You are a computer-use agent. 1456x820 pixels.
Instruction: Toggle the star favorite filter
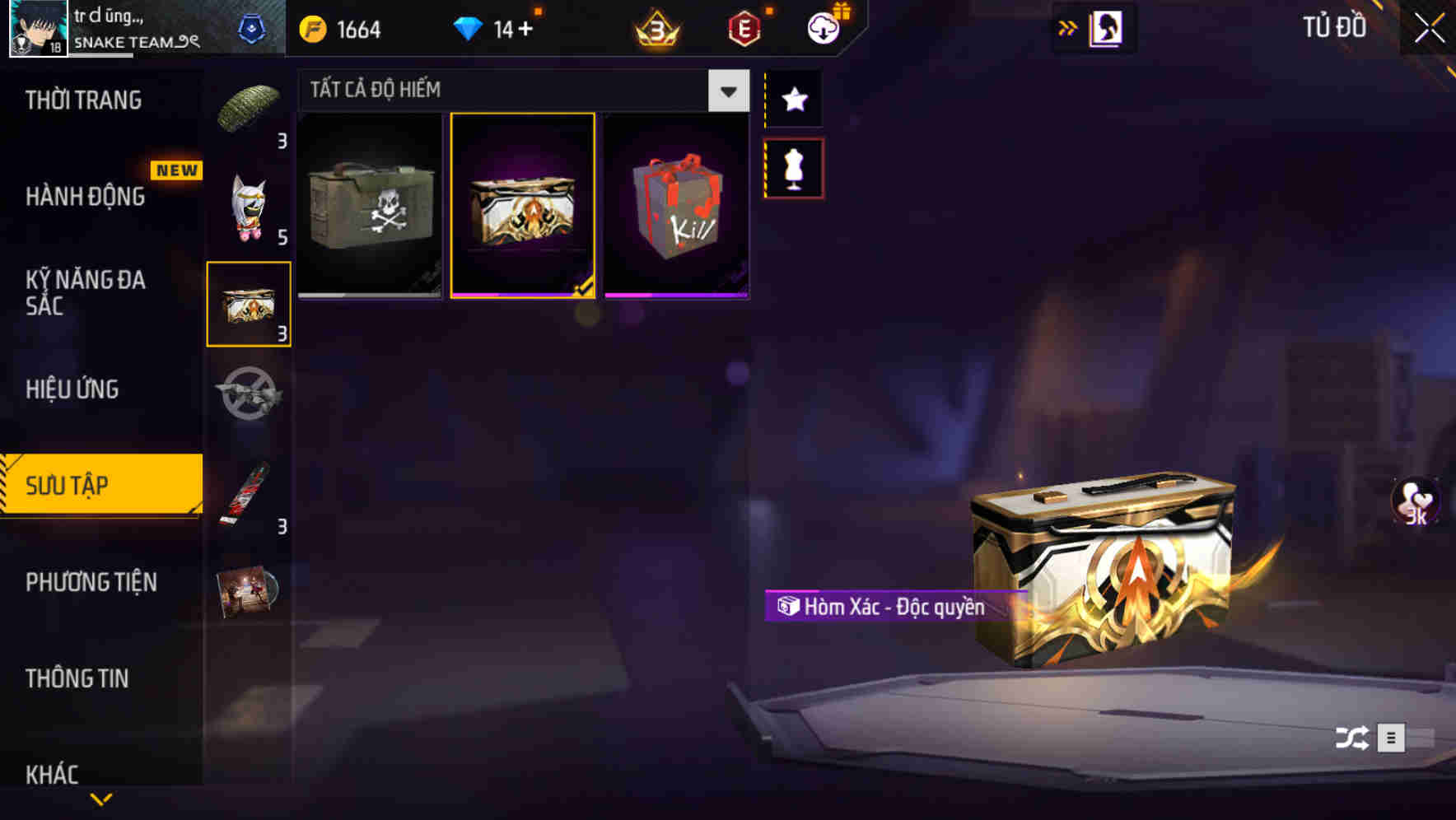tap(793, 99)
